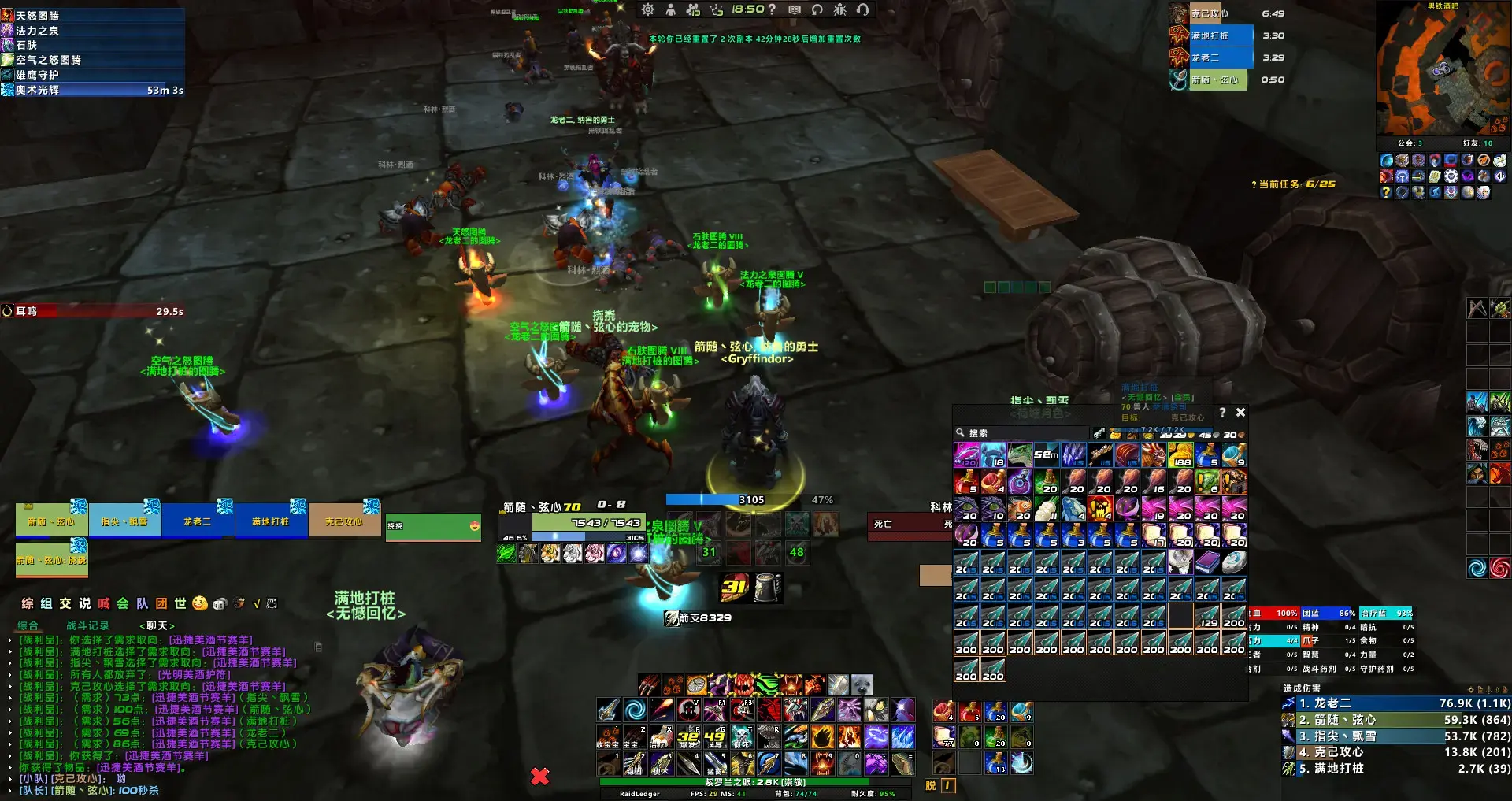Select party frame of 龙老二
The width and height of the screenshot is (1512, 801).
click(x=198, y=521)
